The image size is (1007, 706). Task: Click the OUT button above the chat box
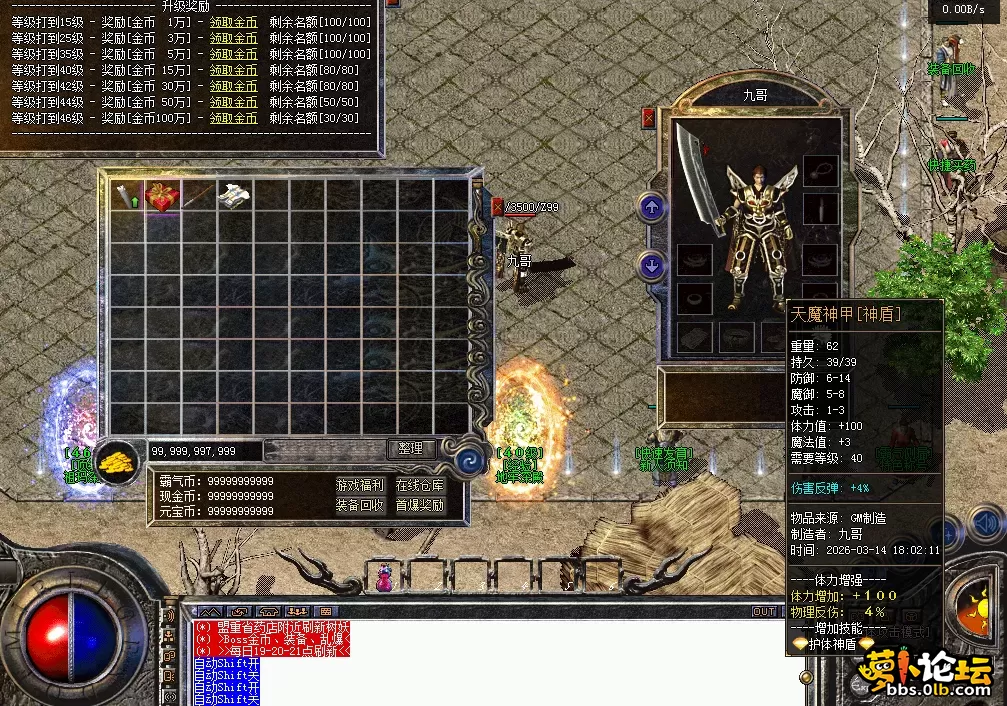point(764,611)
